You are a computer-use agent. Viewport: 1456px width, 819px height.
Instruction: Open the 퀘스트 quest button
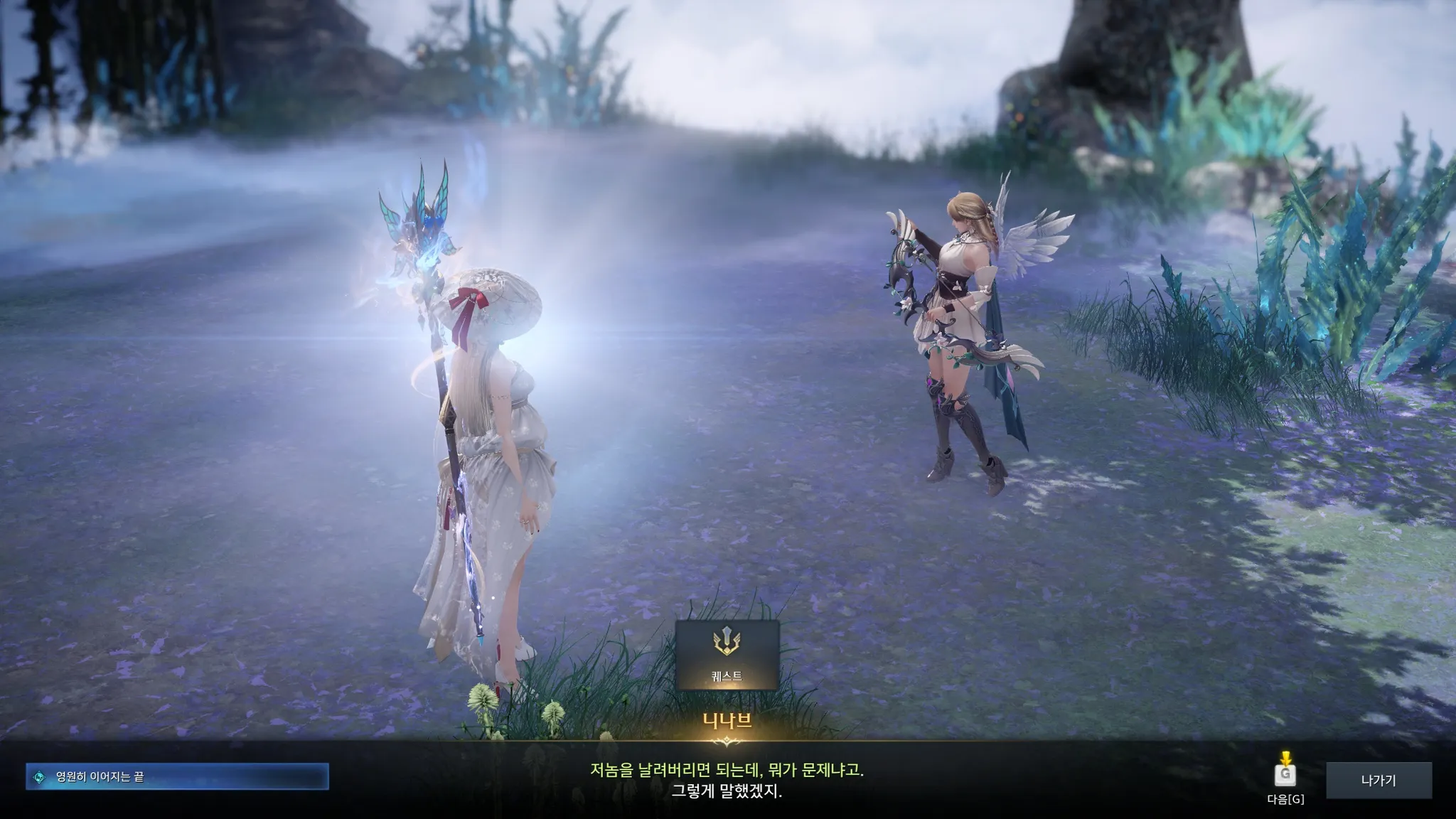tap(727, 655)
